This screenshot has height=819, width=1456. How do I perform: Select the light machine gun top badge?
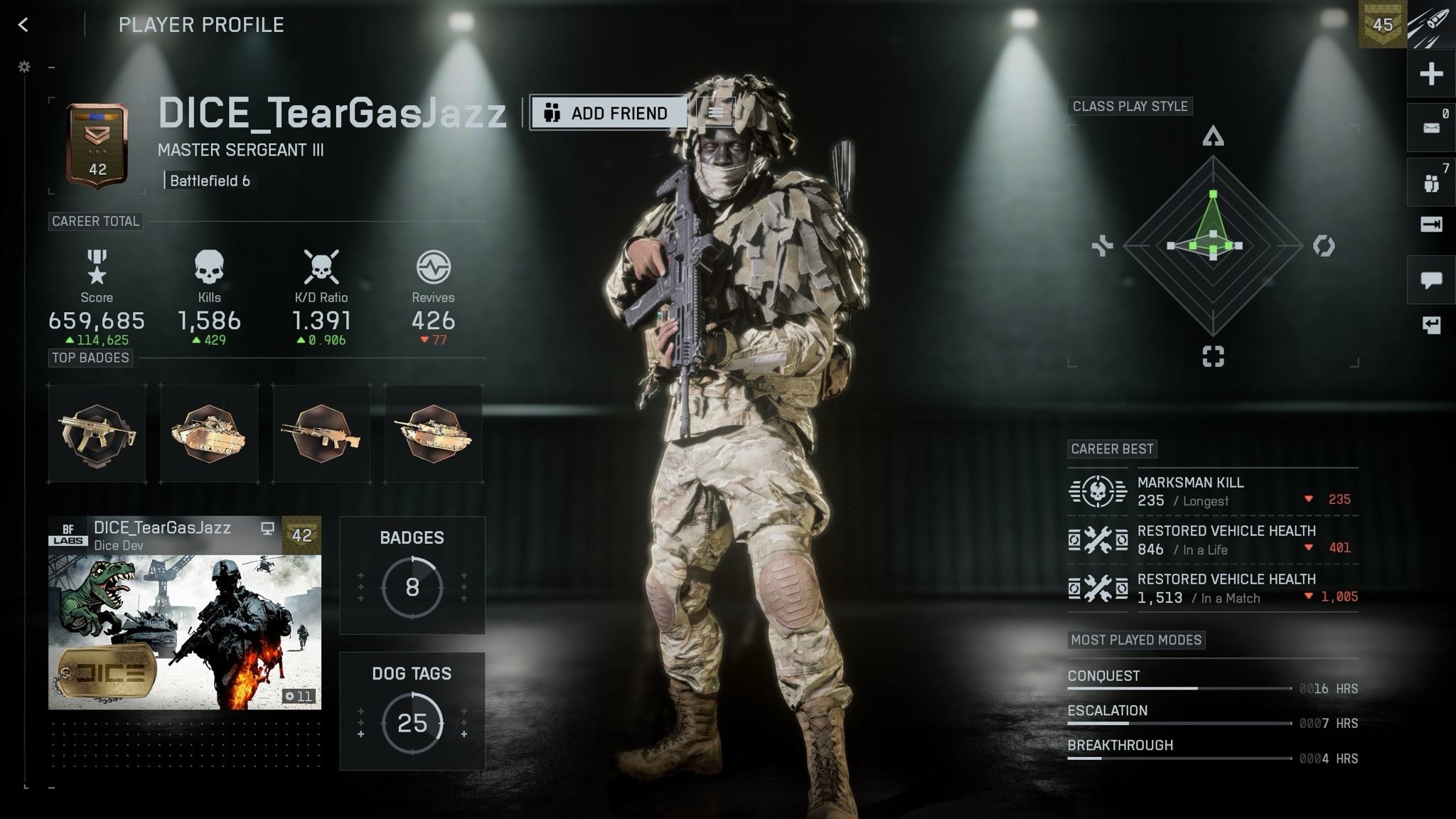[321, 434]
